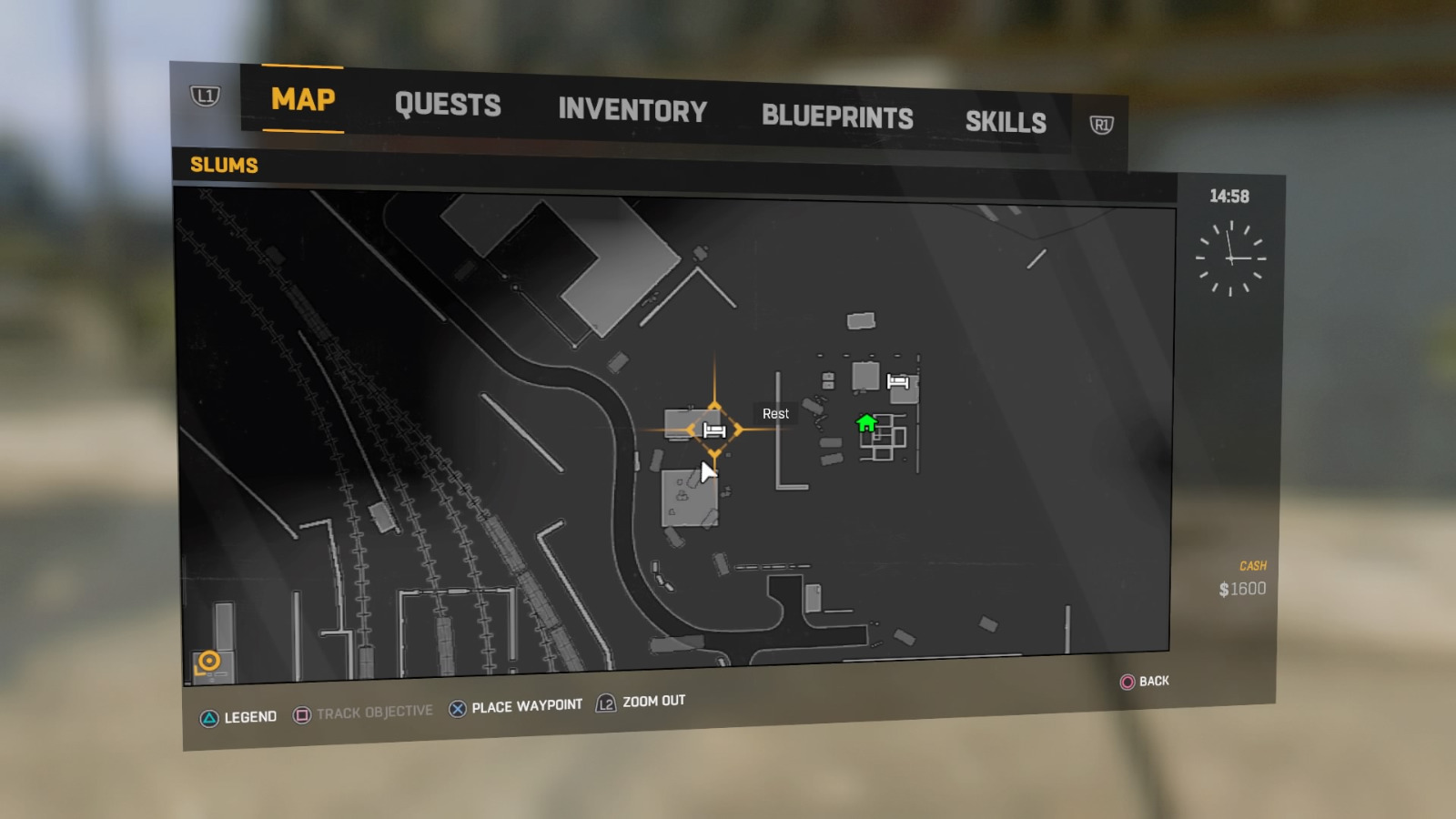
Task: Open the INVENTORY tab
Action: click(x=633, y=111)
